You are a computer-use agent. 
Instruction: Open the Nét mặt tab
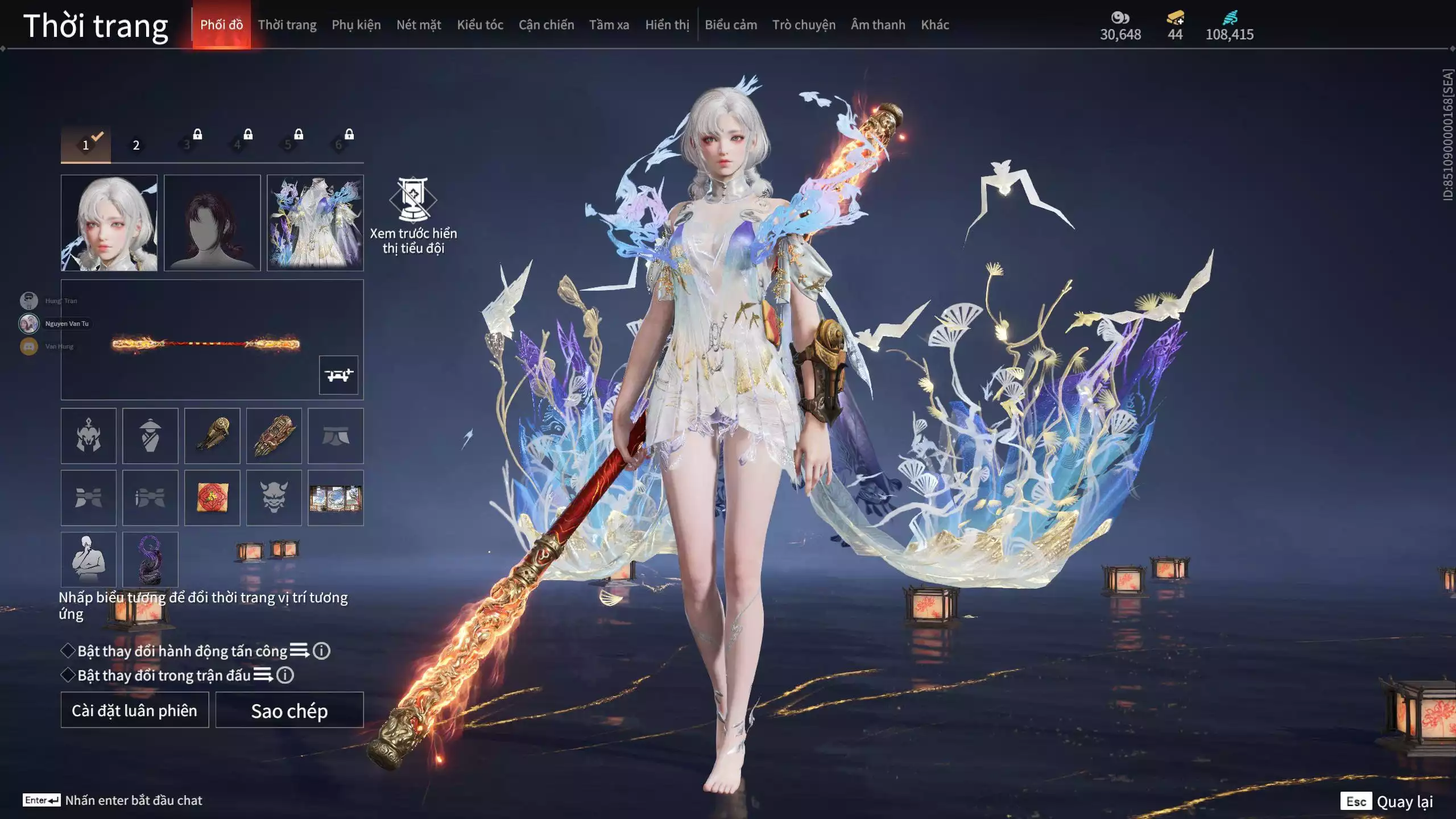[x=419, y=25]
